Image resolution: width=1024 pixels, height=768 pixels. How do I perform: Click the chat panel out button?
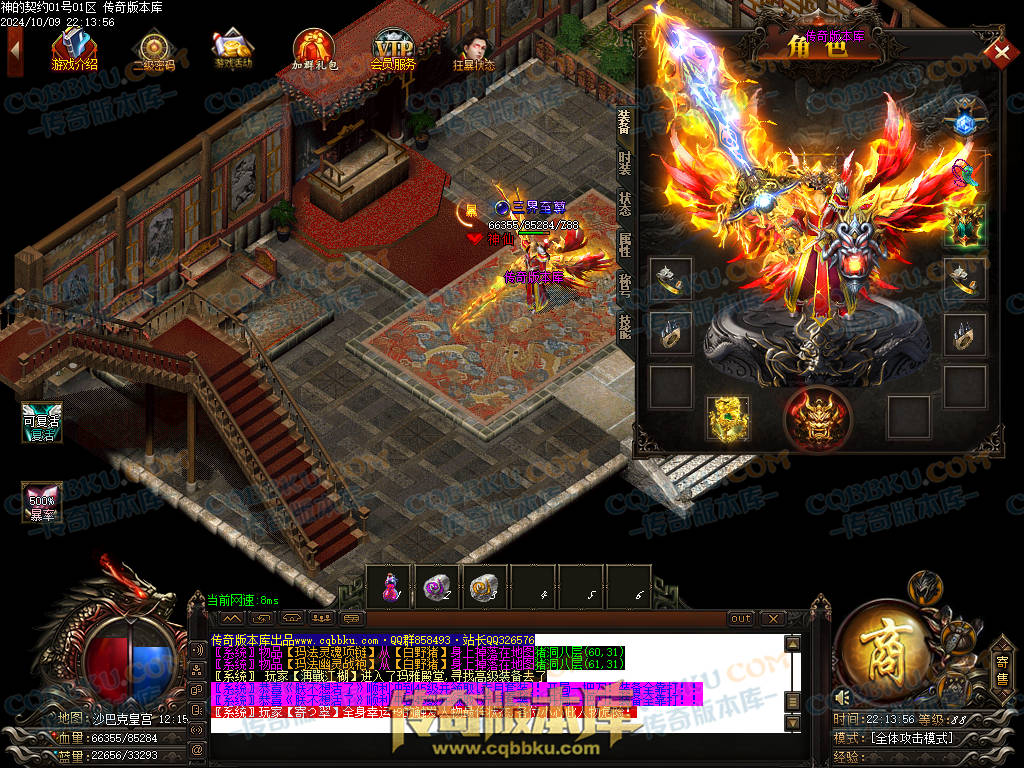741,619
